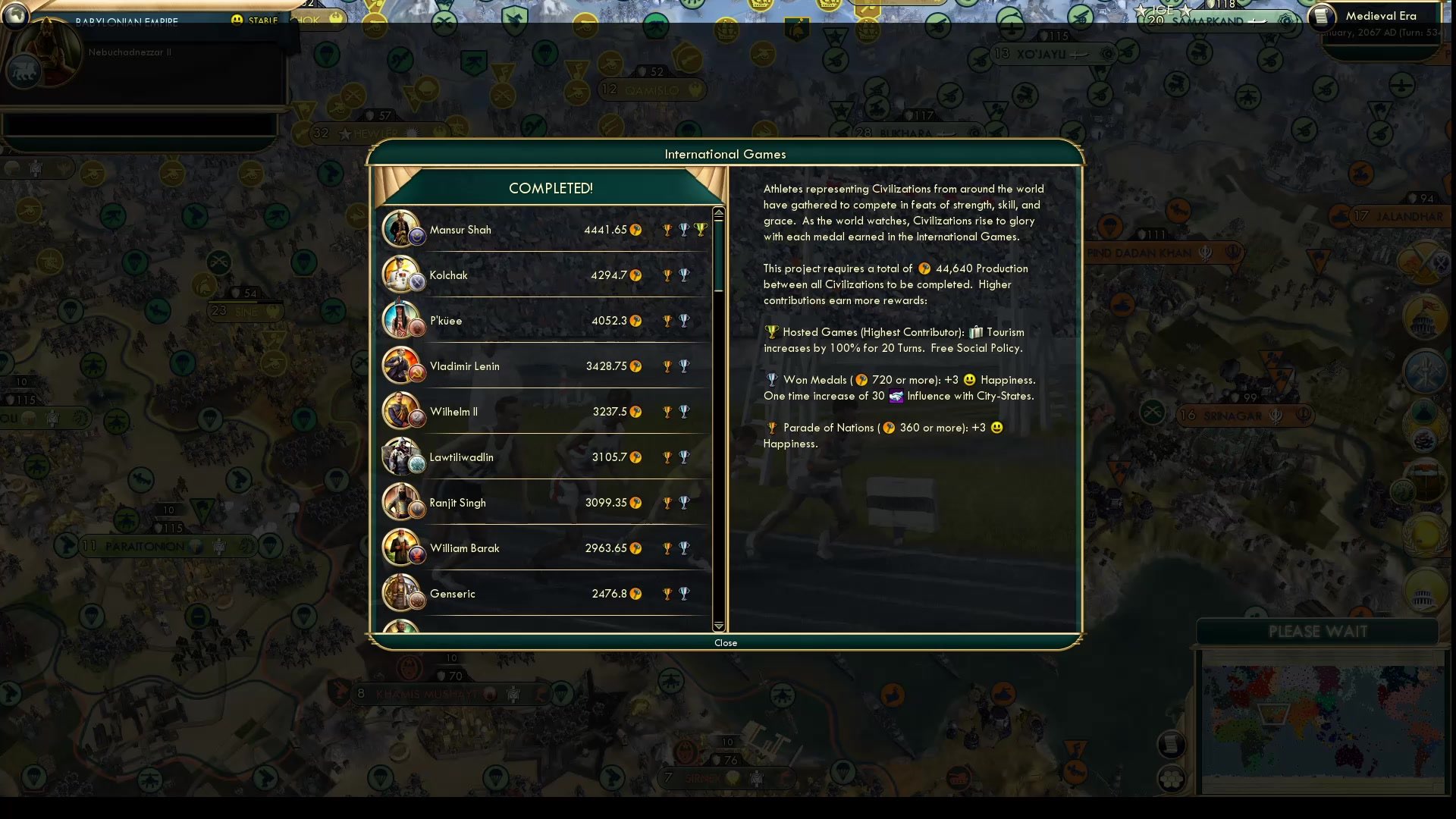The height and width of the screenshot is (819, 1456).
Task: Click the Close button on International Games dialog
Action: (x=726, y=642)
